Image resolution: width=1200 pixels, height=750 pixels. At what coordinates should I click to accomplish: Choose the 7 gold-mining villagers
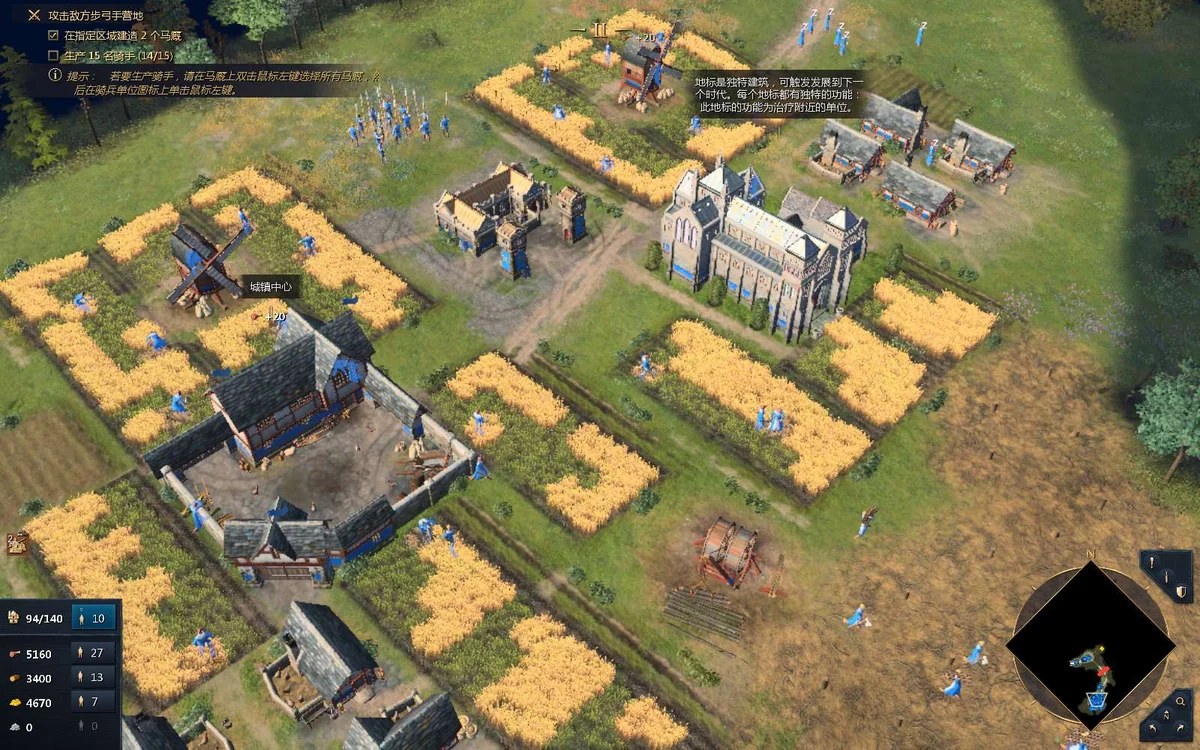coord(93,702)
